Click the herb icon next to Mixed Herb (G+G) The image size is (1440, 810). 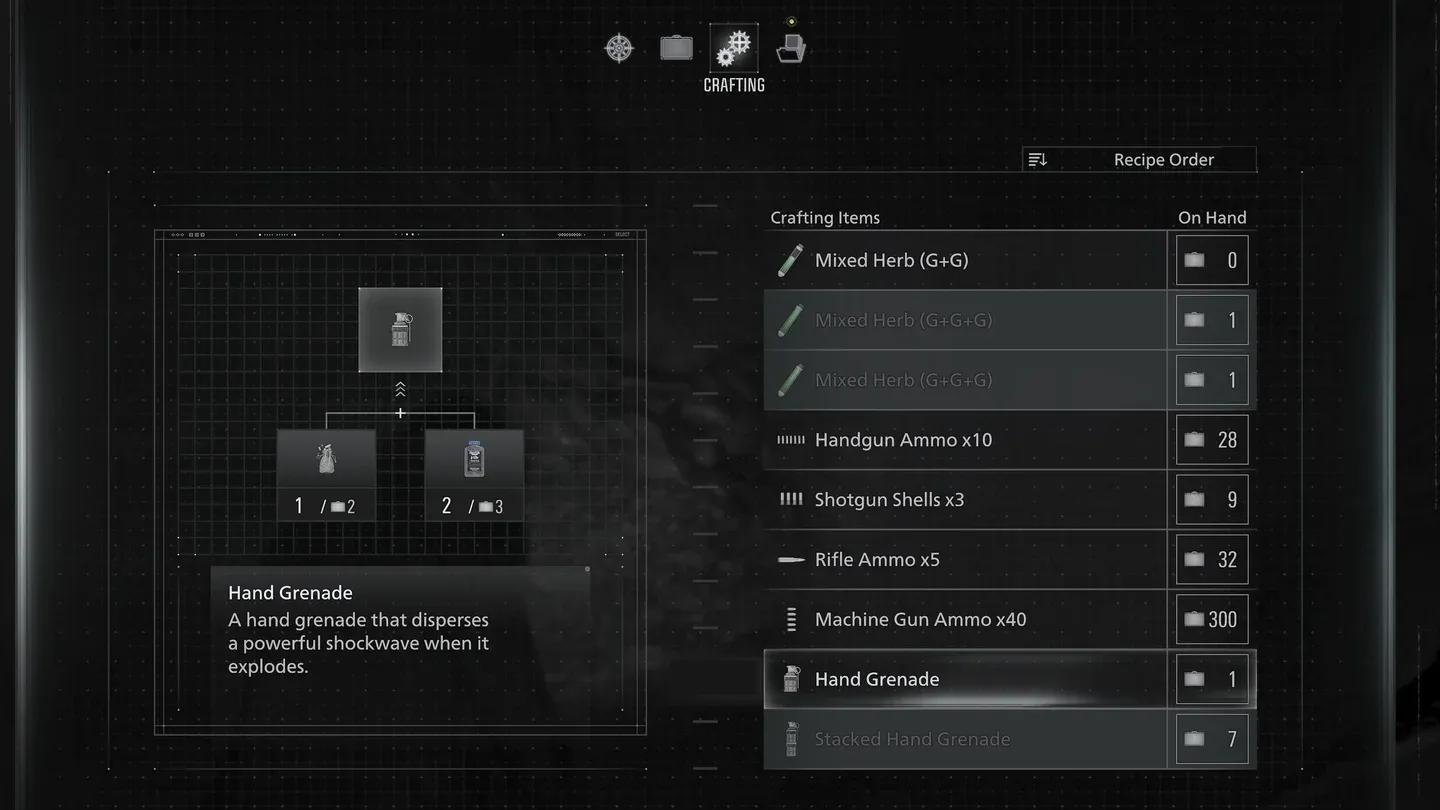coord(789,260)
